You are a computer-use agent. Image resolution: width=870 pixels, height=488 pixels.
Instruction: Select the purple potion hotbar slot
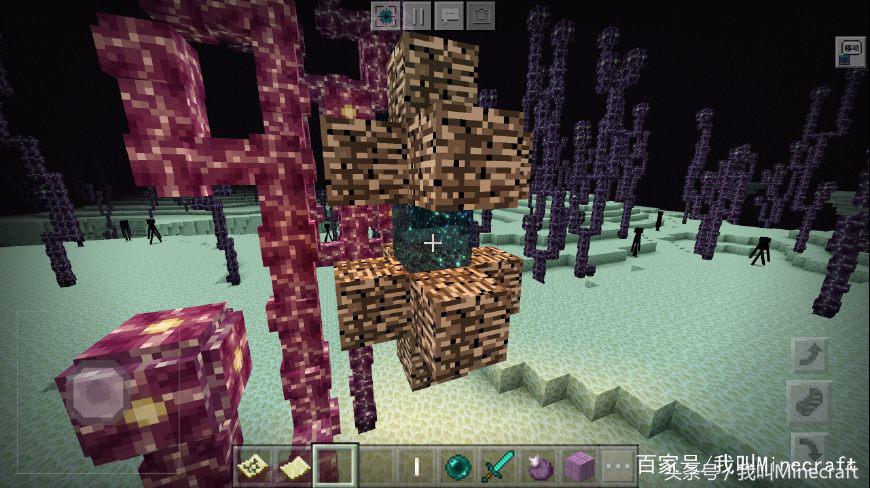[x=539, y=466]
